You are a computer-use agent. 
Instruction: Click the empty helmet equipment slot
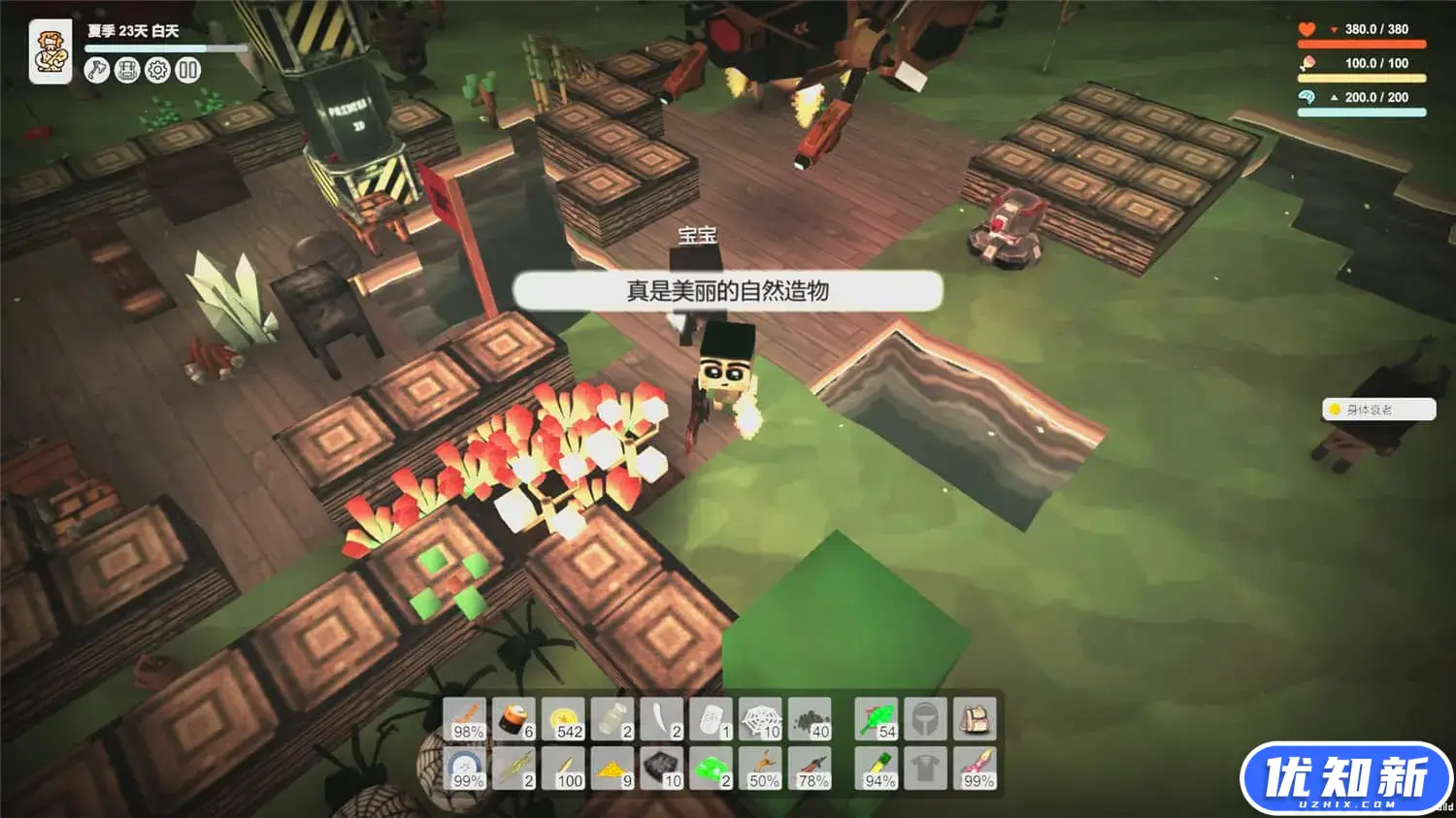click(924, 718)
